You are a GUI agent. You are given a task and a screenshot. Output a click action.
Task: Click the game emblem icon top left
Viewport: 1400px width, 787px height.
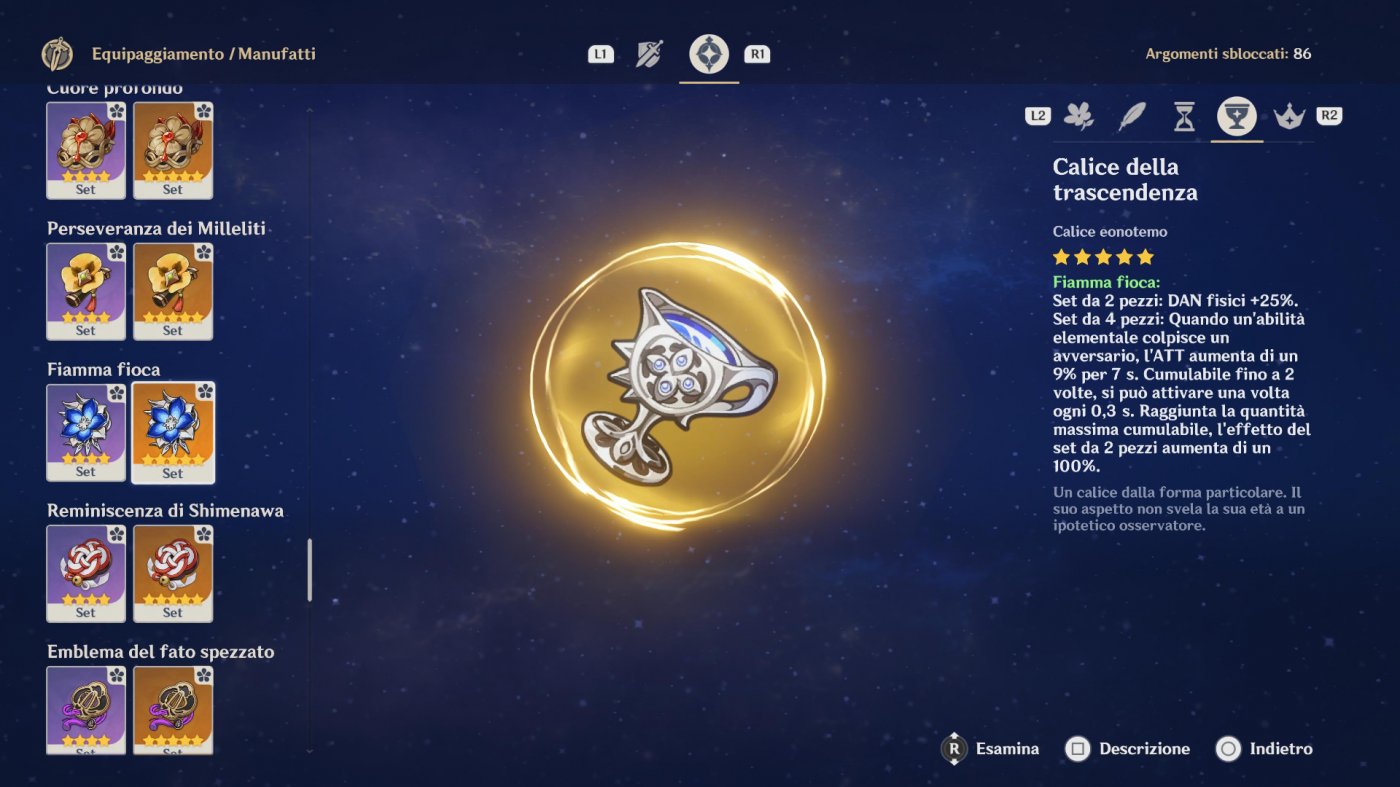pyautogui.click(x=57, y=53)
